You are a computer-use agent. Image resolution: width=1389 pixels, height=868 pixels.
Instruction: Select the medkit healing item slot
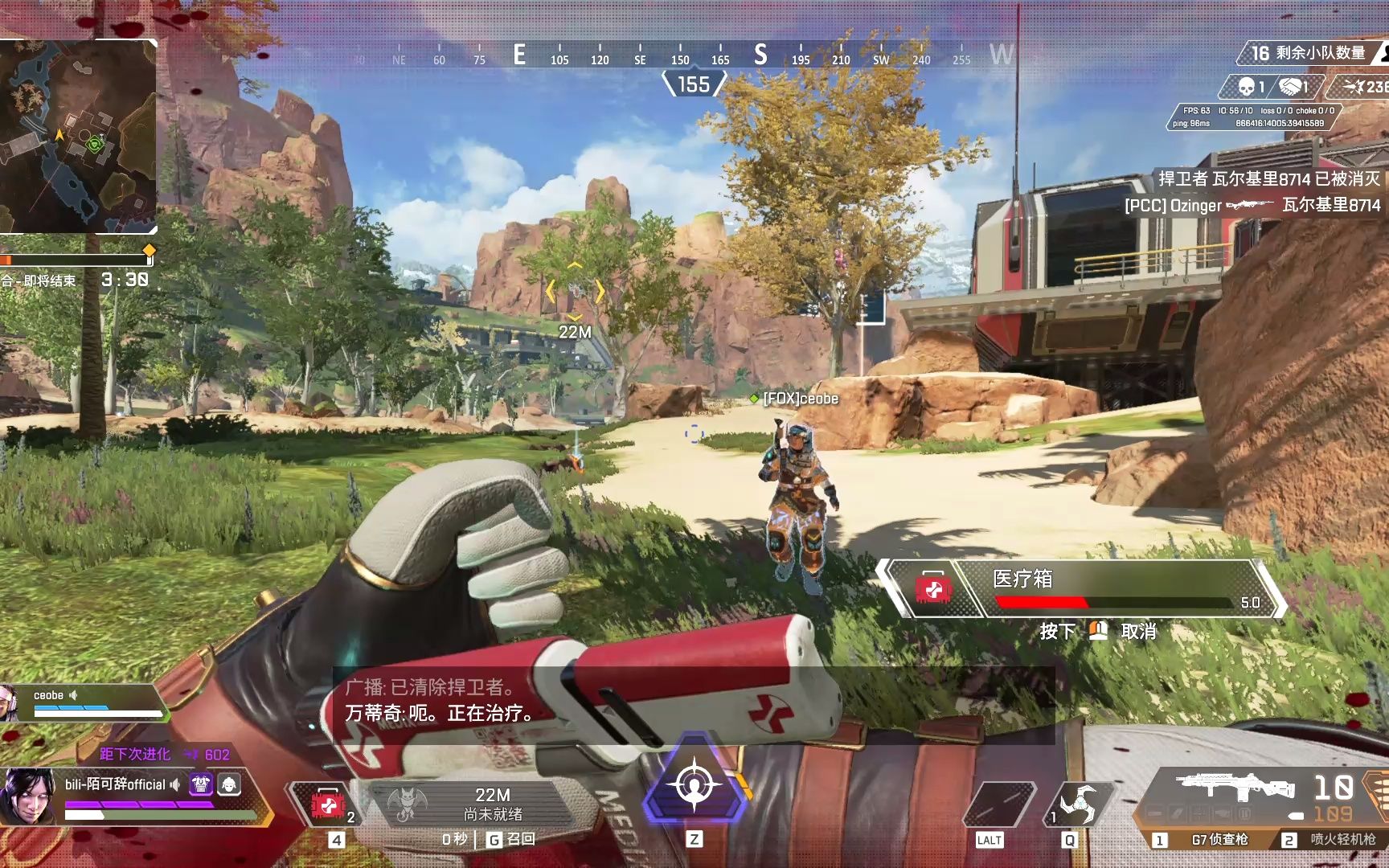pos(328,804)
